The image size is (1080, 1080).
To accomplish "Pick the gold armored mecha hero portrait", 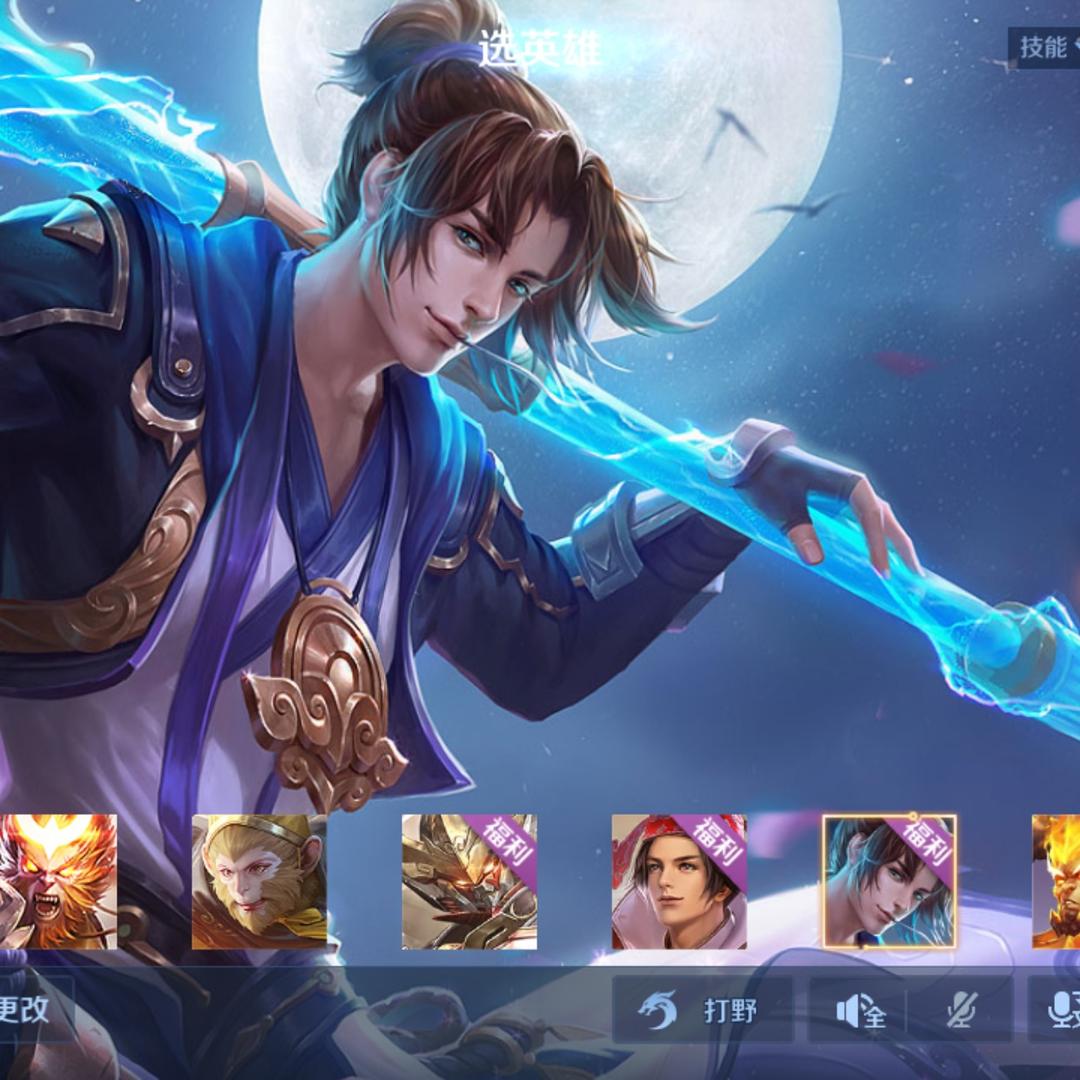I will [469, 882].
